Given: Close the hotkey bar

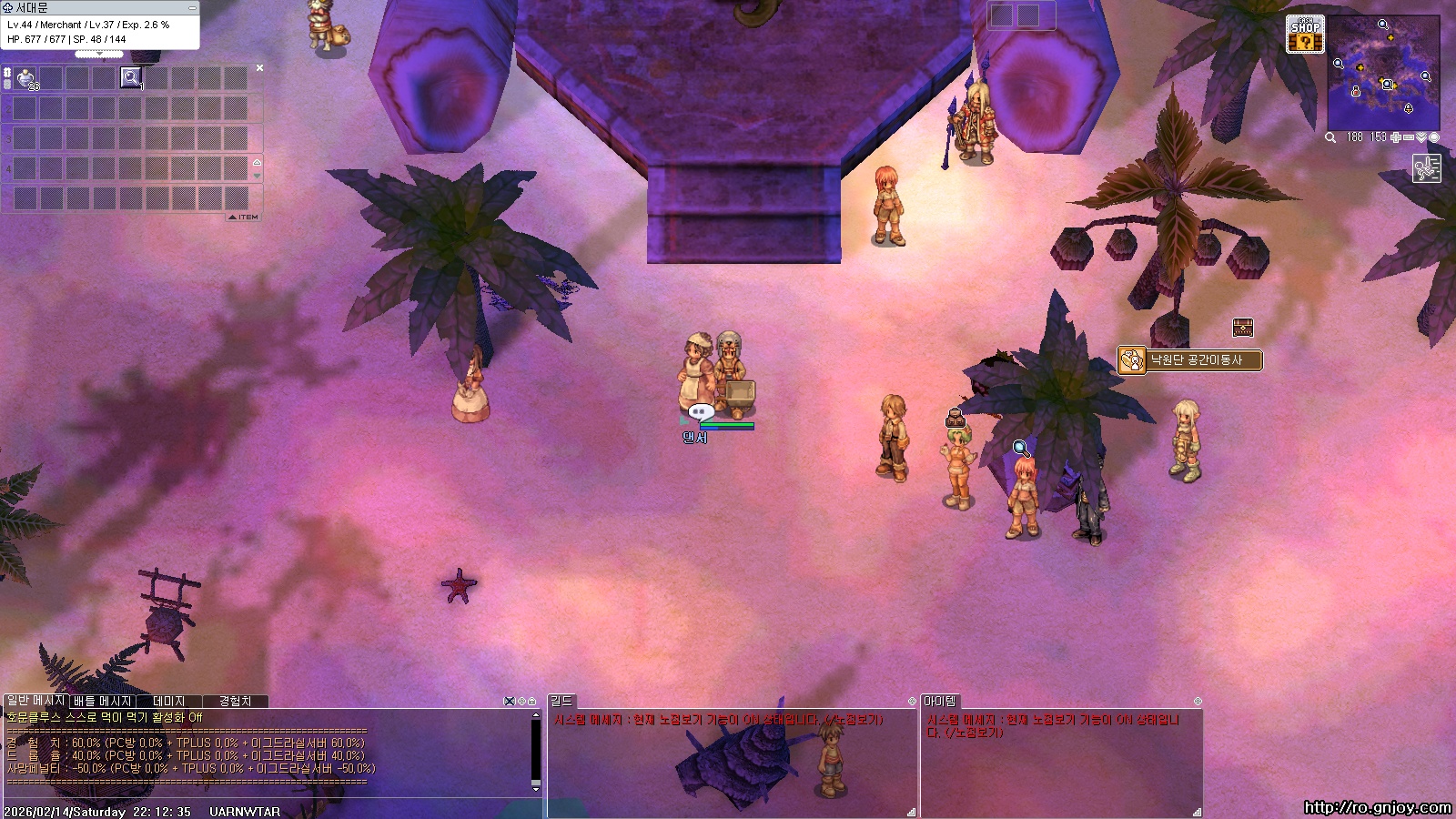Looking at the screenshot, I should click(259, 68).
